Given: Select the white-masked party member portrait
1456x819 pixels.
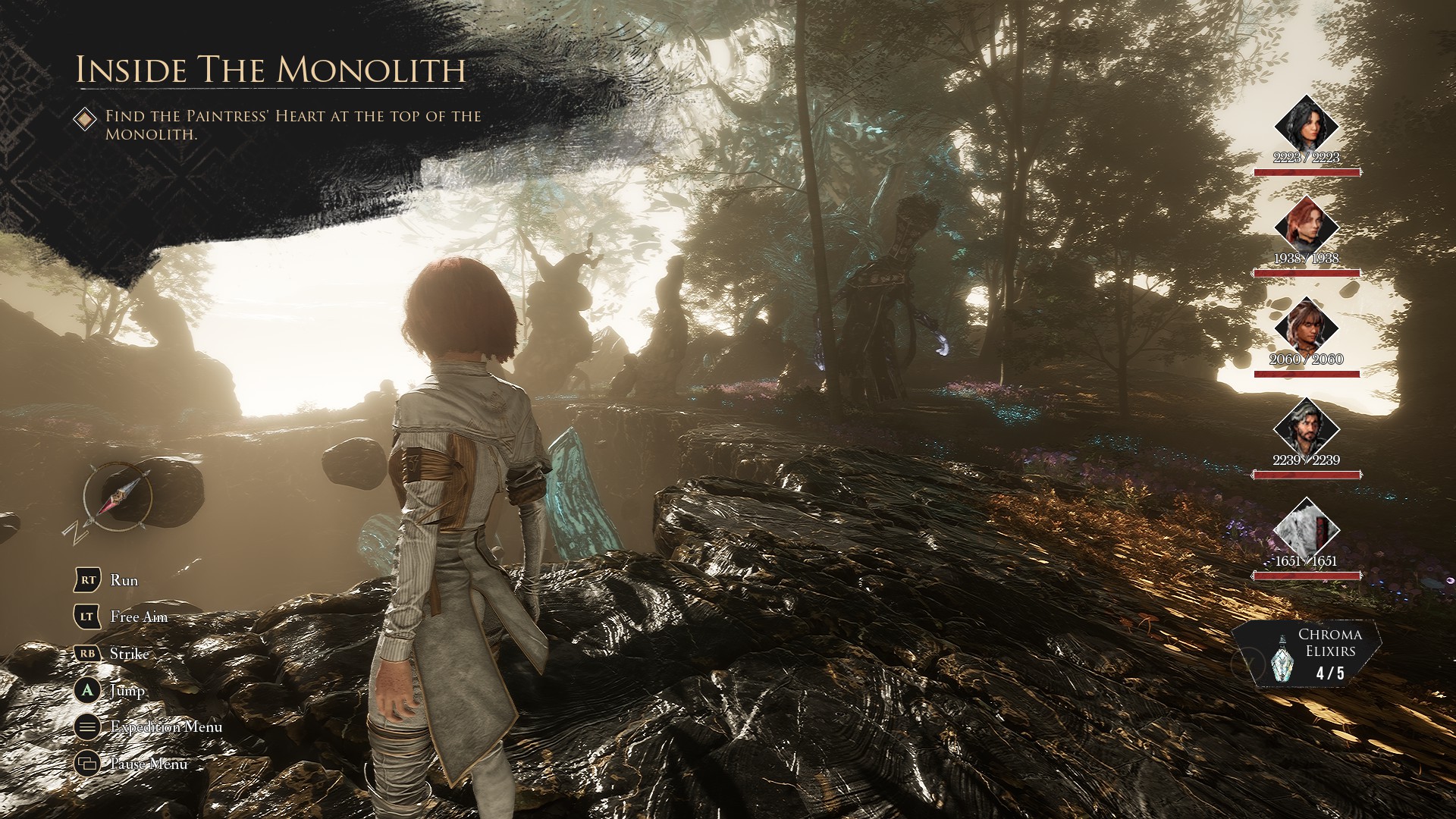Looking at the screenshot, I should 1306,528.
